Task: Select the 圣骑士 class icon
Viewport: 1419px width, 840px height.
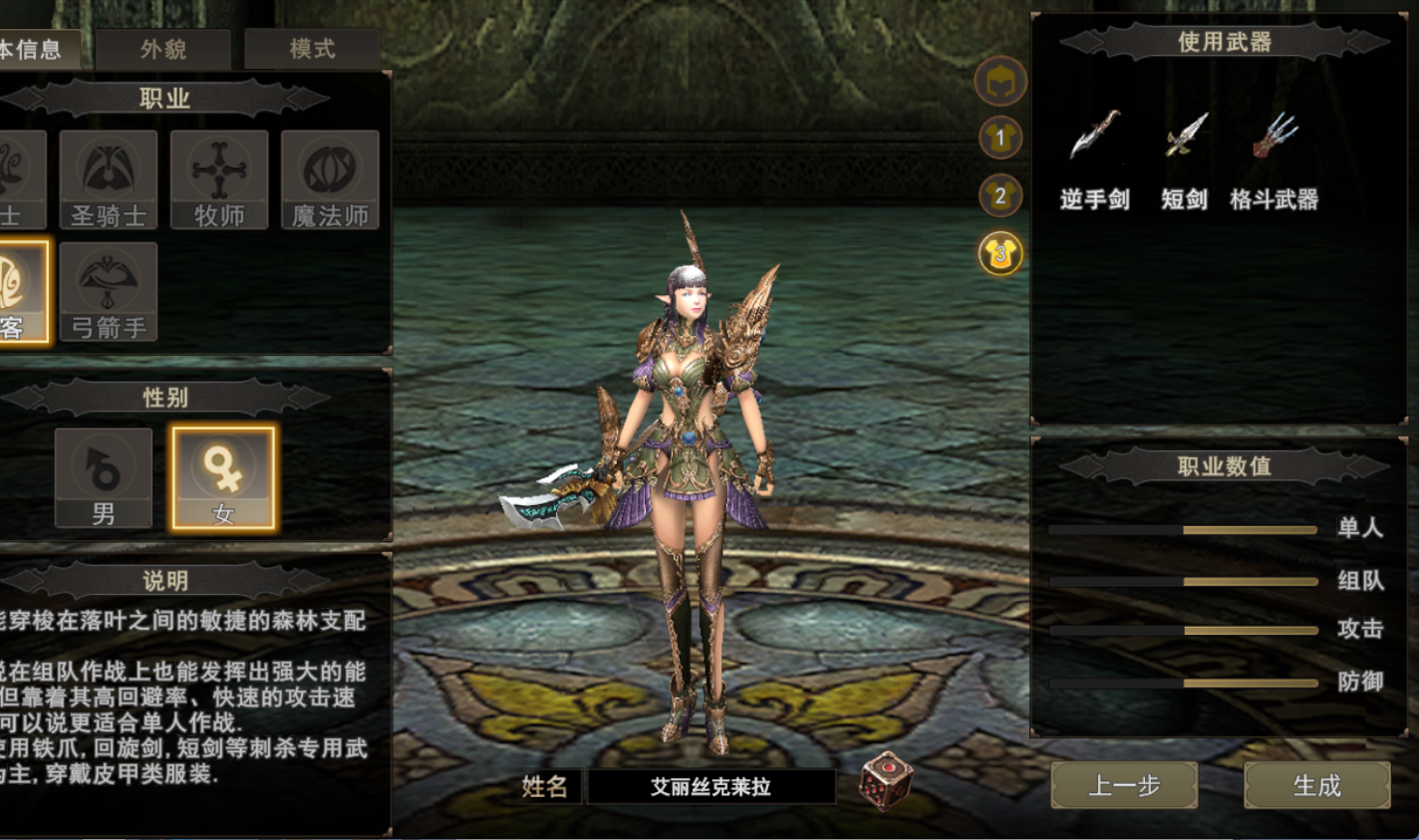Action: tap(110, 179)
